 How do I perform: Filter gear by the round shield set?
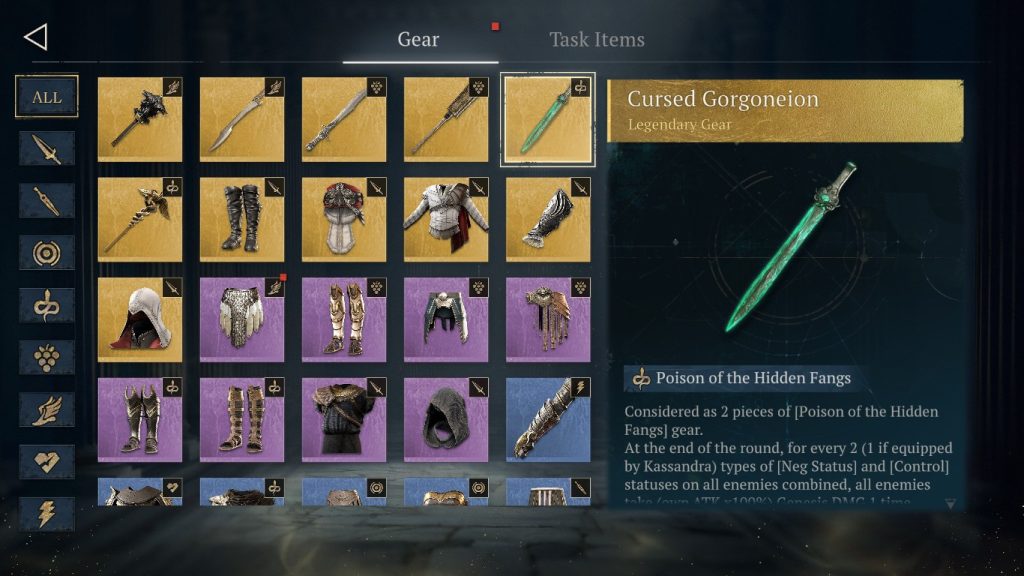pos(47,253)
